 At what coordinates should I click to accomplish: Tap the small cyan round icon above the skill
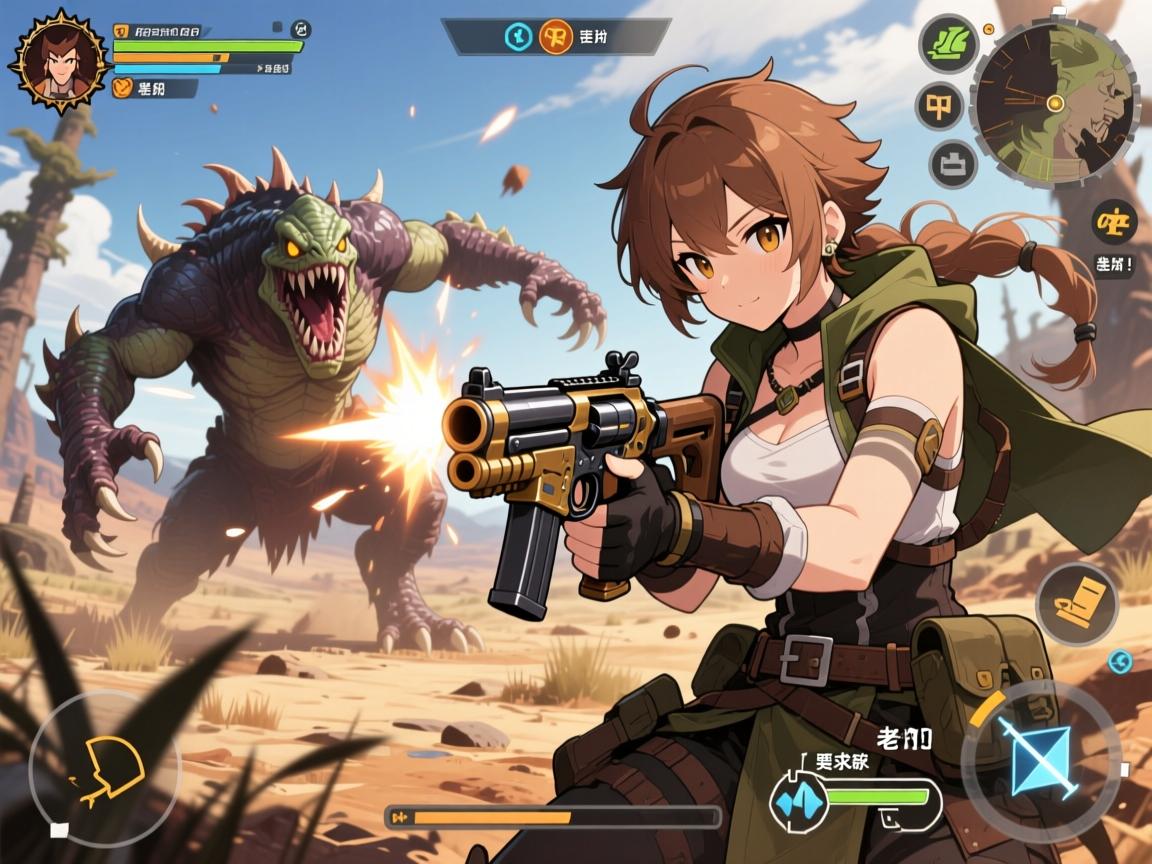[x=1120, y=661]
